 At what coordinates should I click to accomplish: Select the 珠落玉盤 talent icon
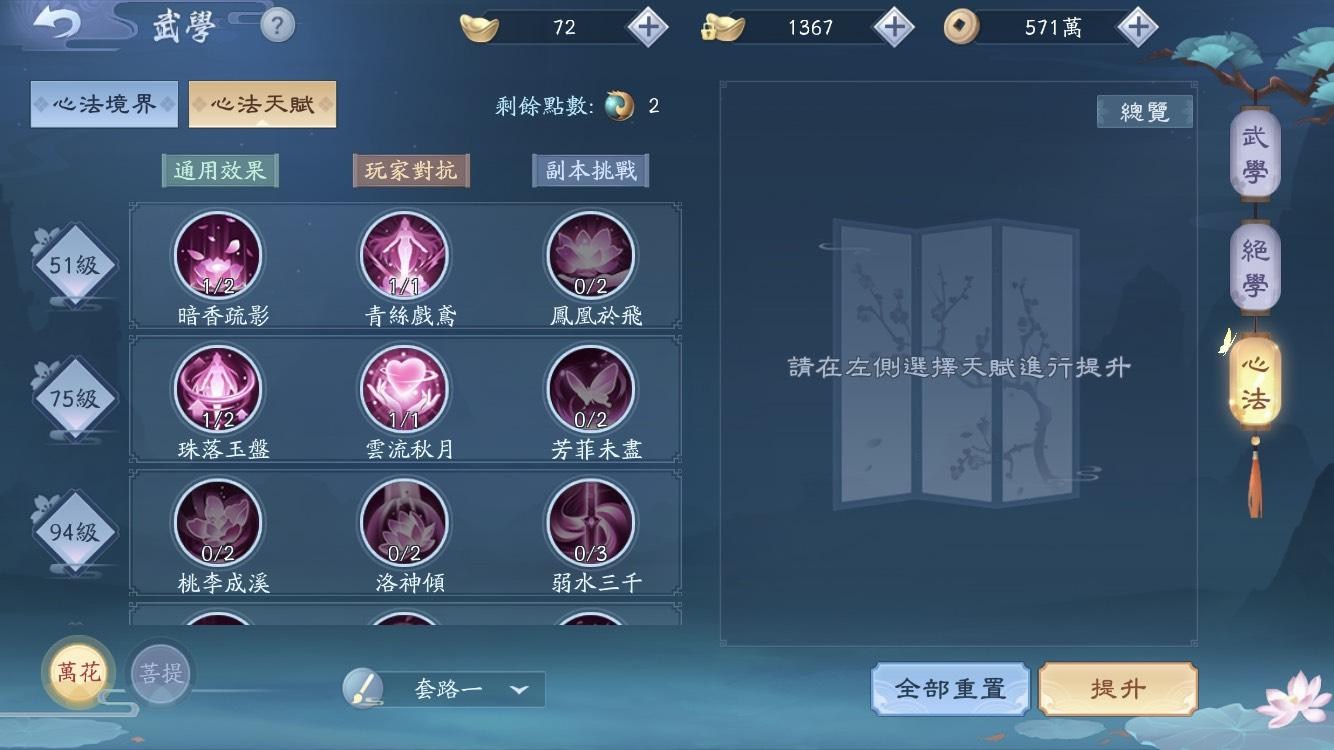click(x=217, y=389)
